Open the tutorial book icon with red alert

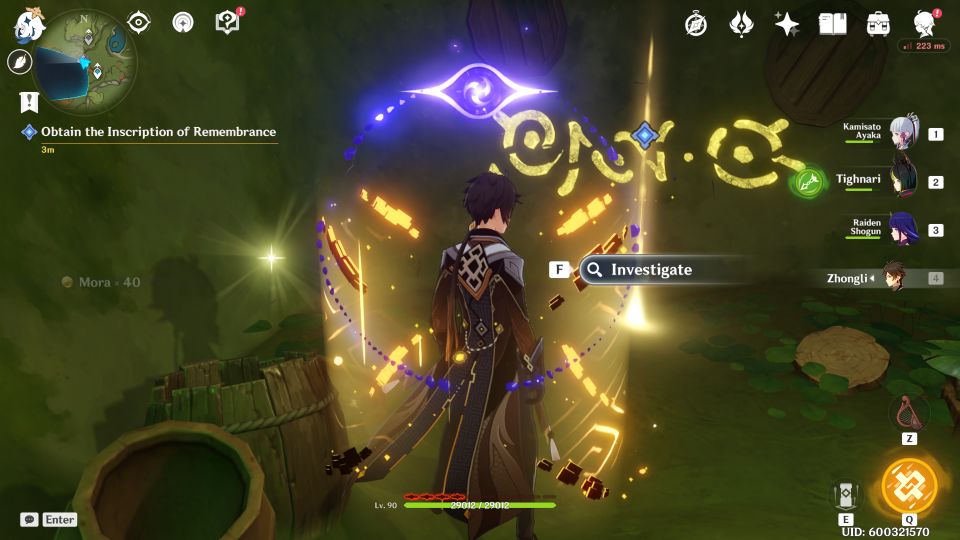228,22
